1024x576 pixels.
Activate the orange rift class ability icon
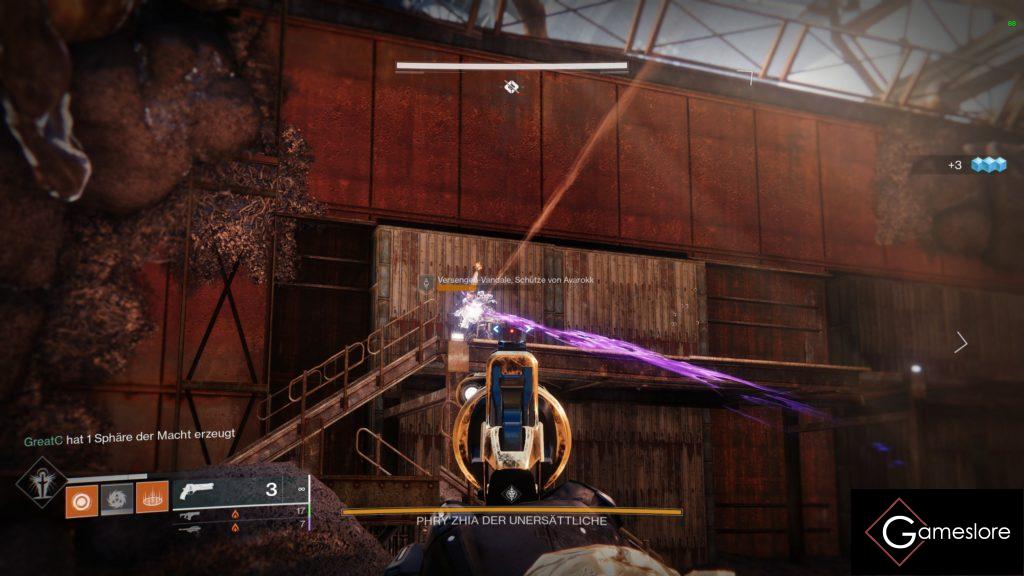[x=152, y=496]
